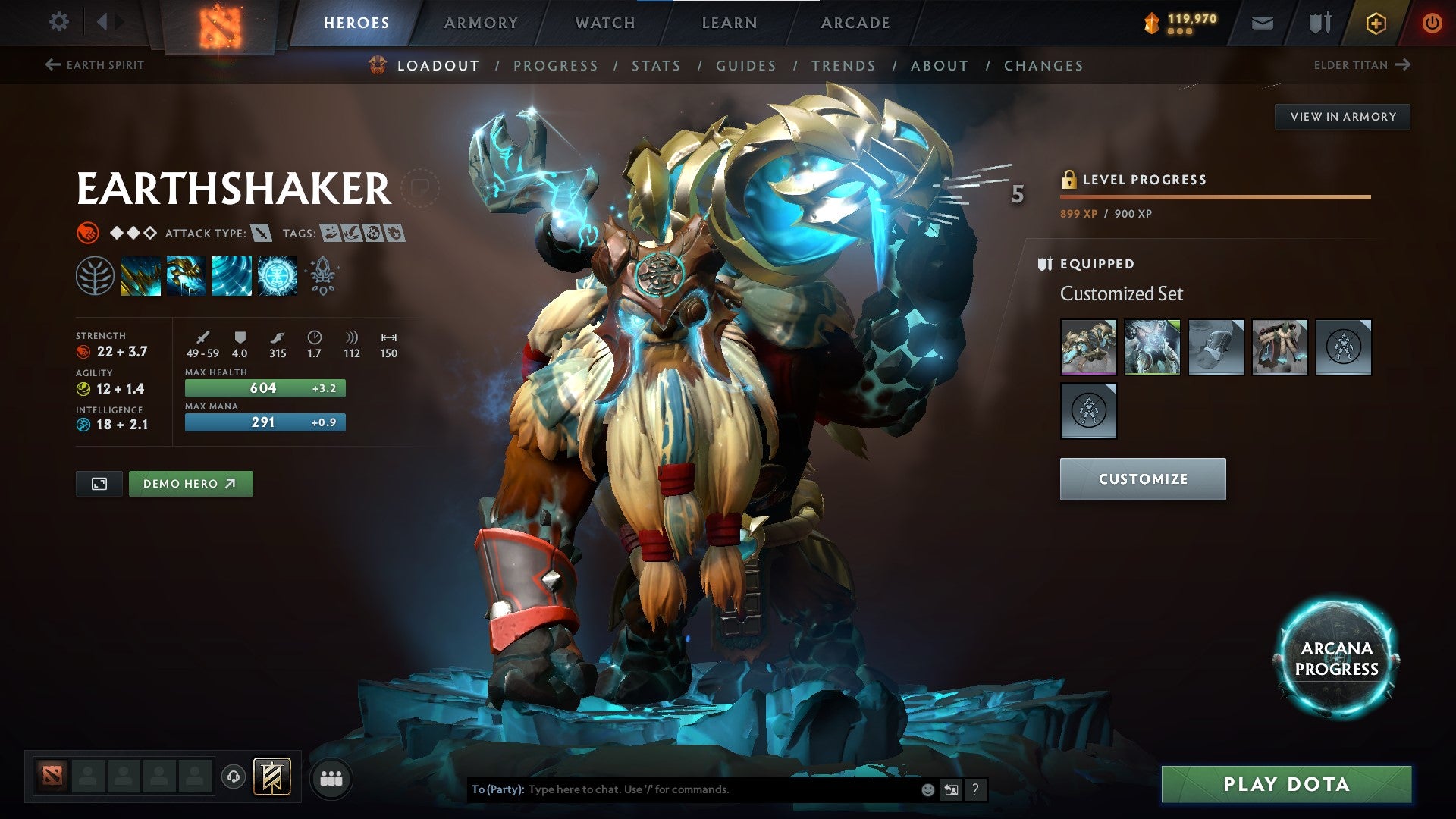Toggle the Disabler tag icon
The image size is (1456, 819).
click(374, 234)
